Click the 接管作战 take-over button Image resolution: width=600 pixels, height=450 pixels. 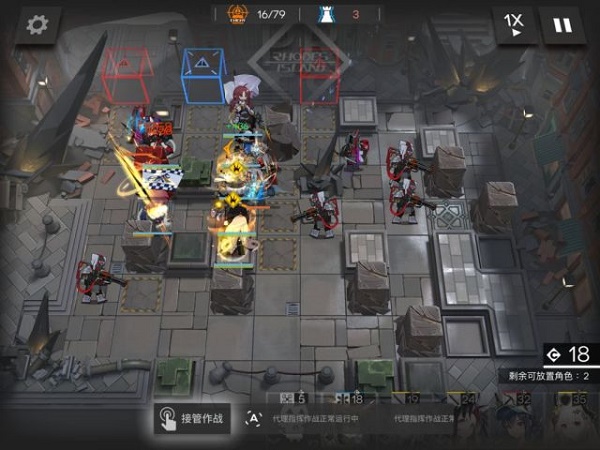pyautogui.click(x=193, y=418)
